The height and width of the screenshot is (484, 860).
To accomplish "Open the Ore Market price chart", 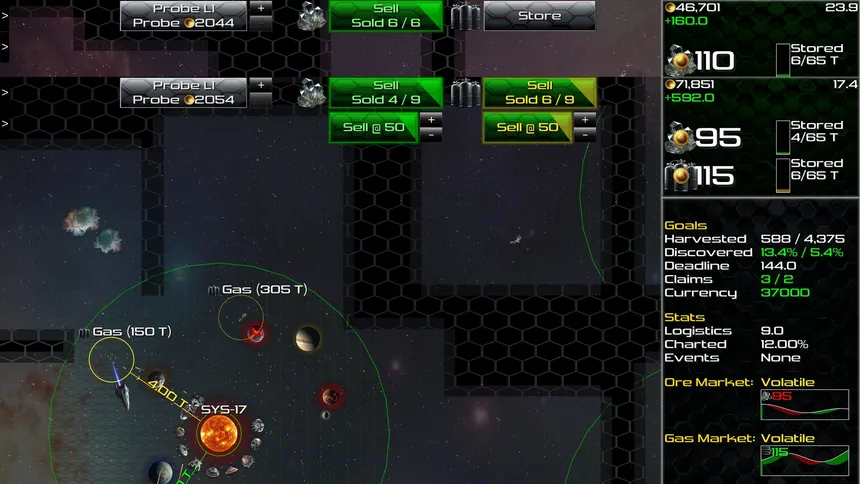I will [804, 404].
